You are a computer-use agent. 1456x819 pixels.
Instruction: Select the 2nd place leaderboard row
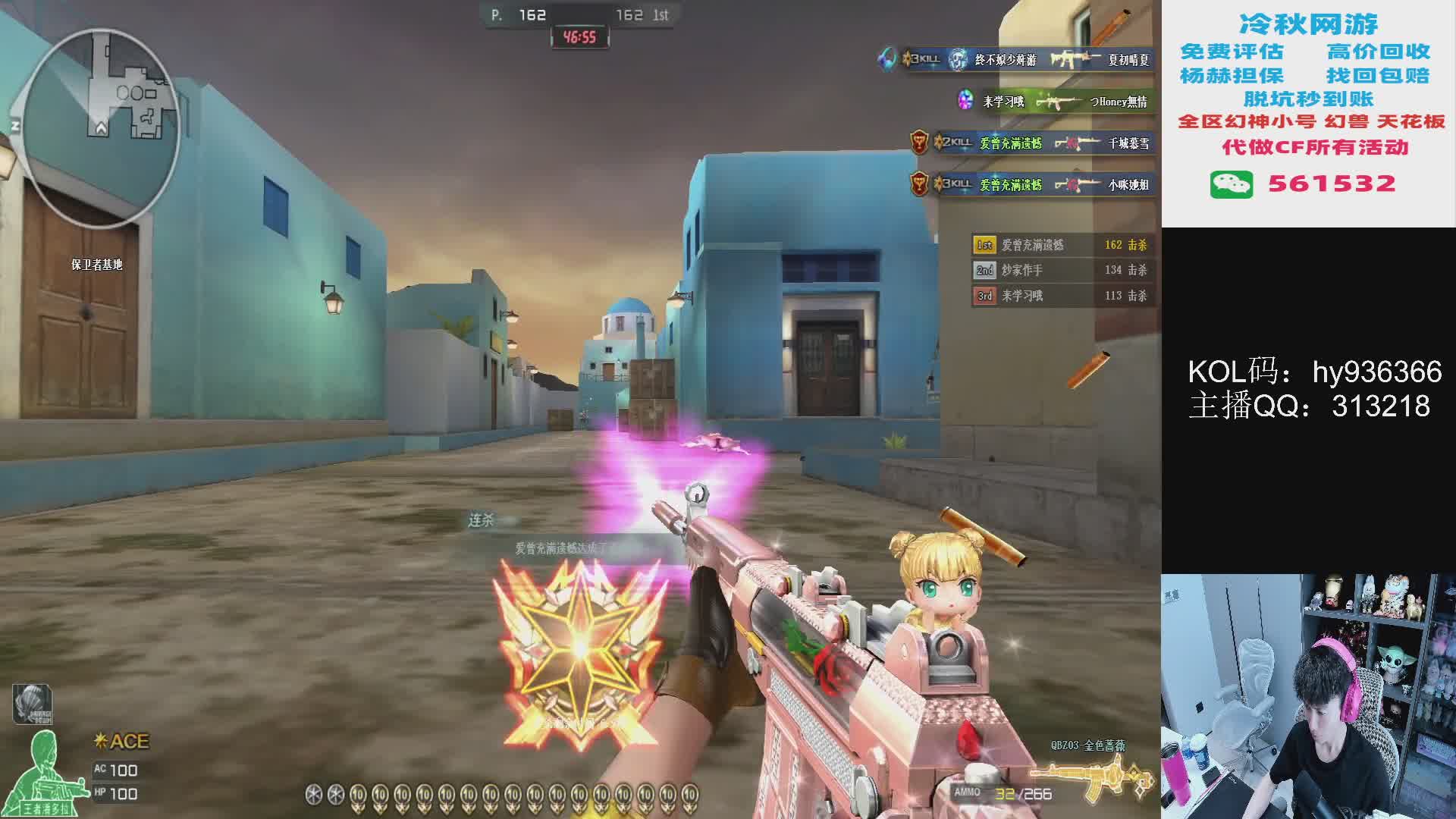1062,270
